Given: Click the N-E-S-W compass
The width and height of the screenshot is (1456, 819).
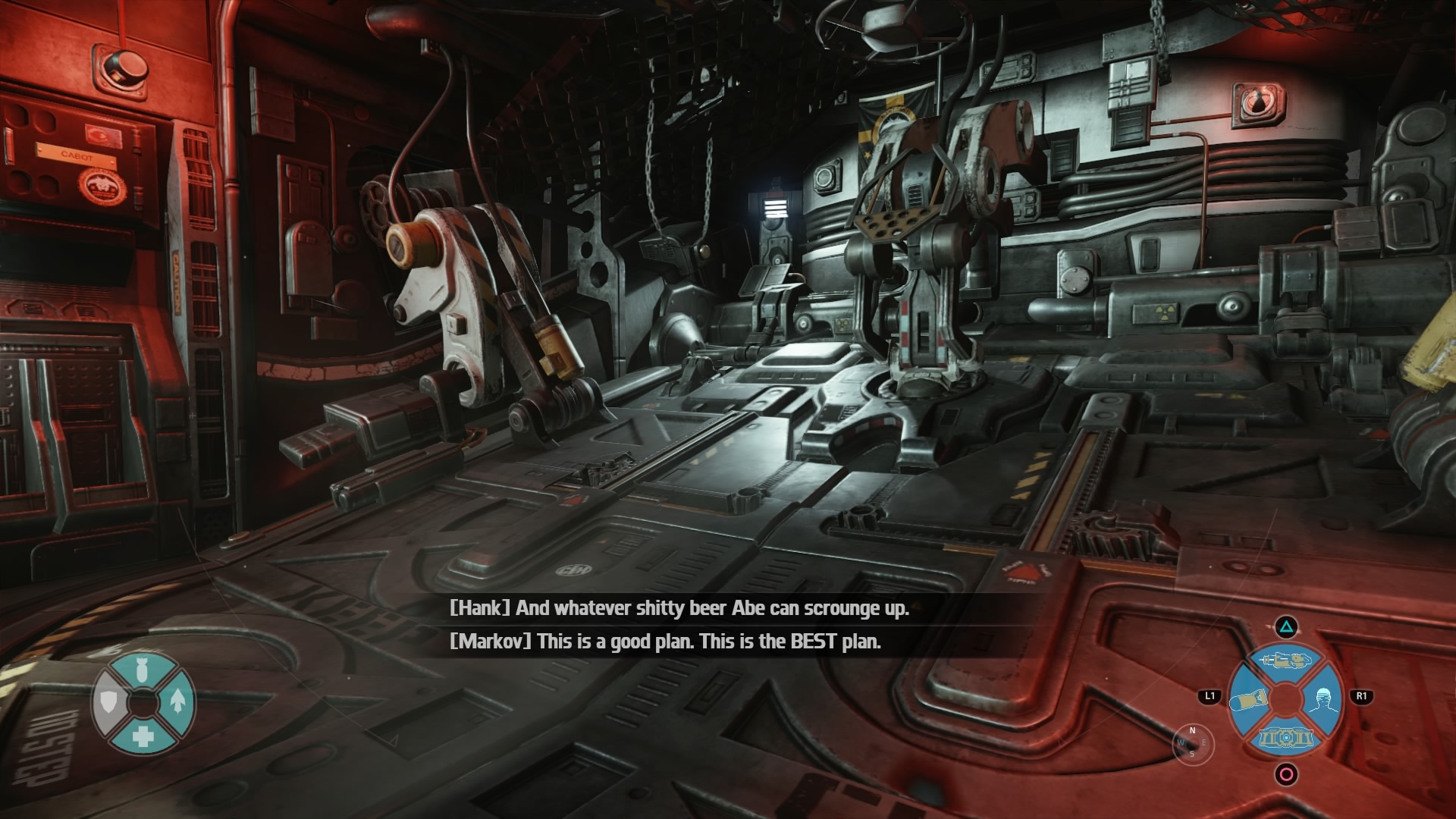Looking at the screenshot, I should 1192,742.
